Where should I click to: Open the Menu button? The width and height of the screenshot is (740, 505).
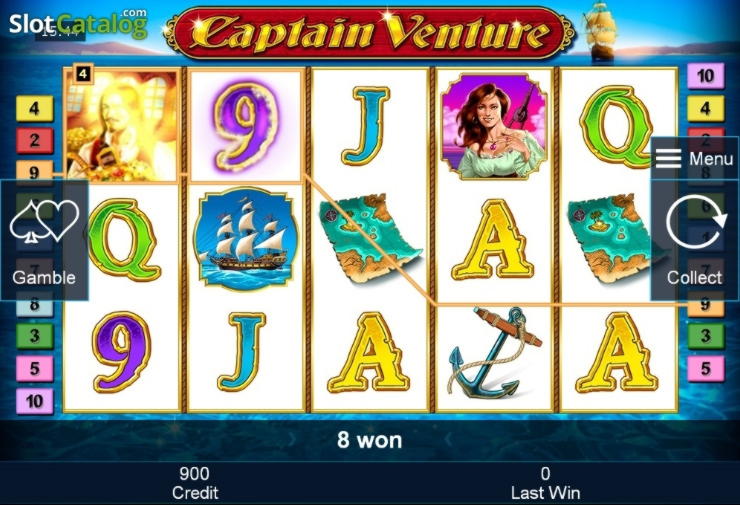coord(694,159)
